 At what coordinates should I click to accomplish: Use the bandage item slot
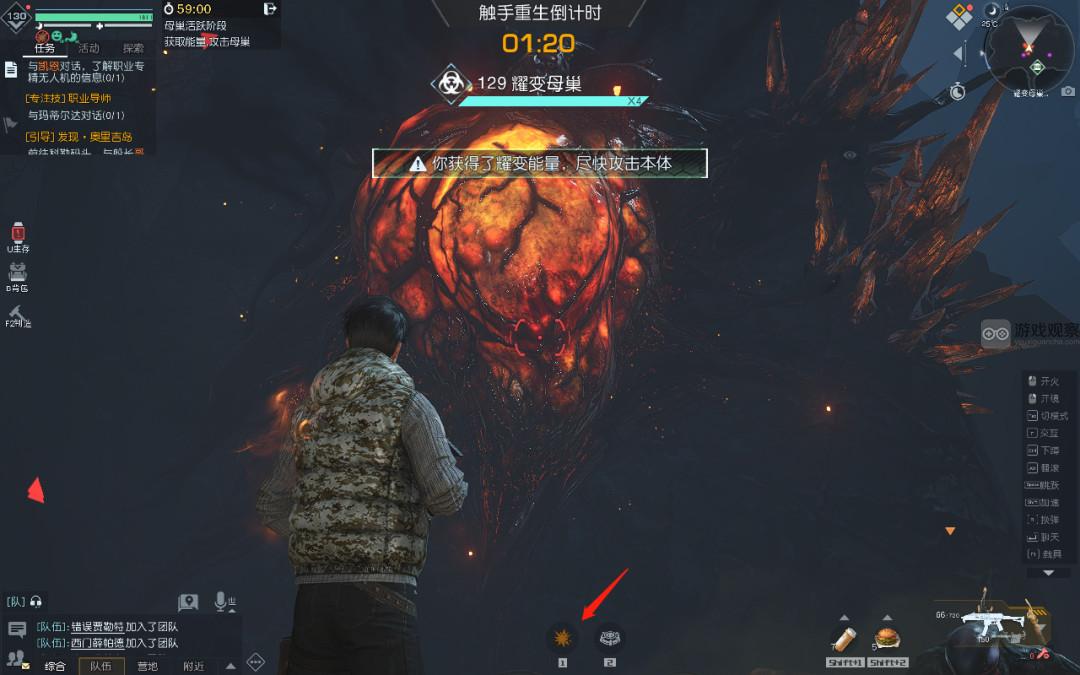click(x=845, y=638)
